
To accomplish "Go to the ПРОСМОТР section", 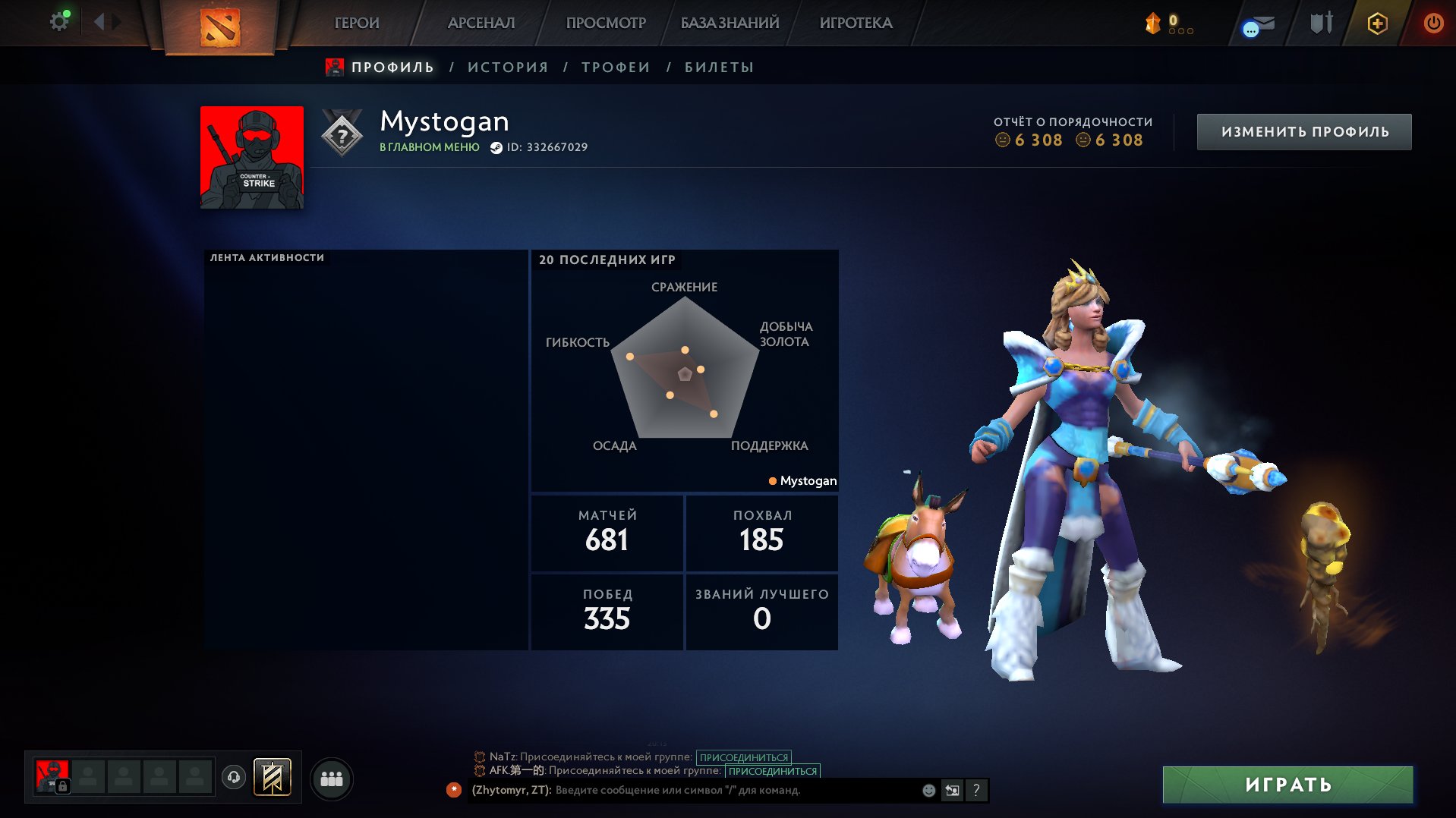I will pyautogui.click(x=606, y=23).
